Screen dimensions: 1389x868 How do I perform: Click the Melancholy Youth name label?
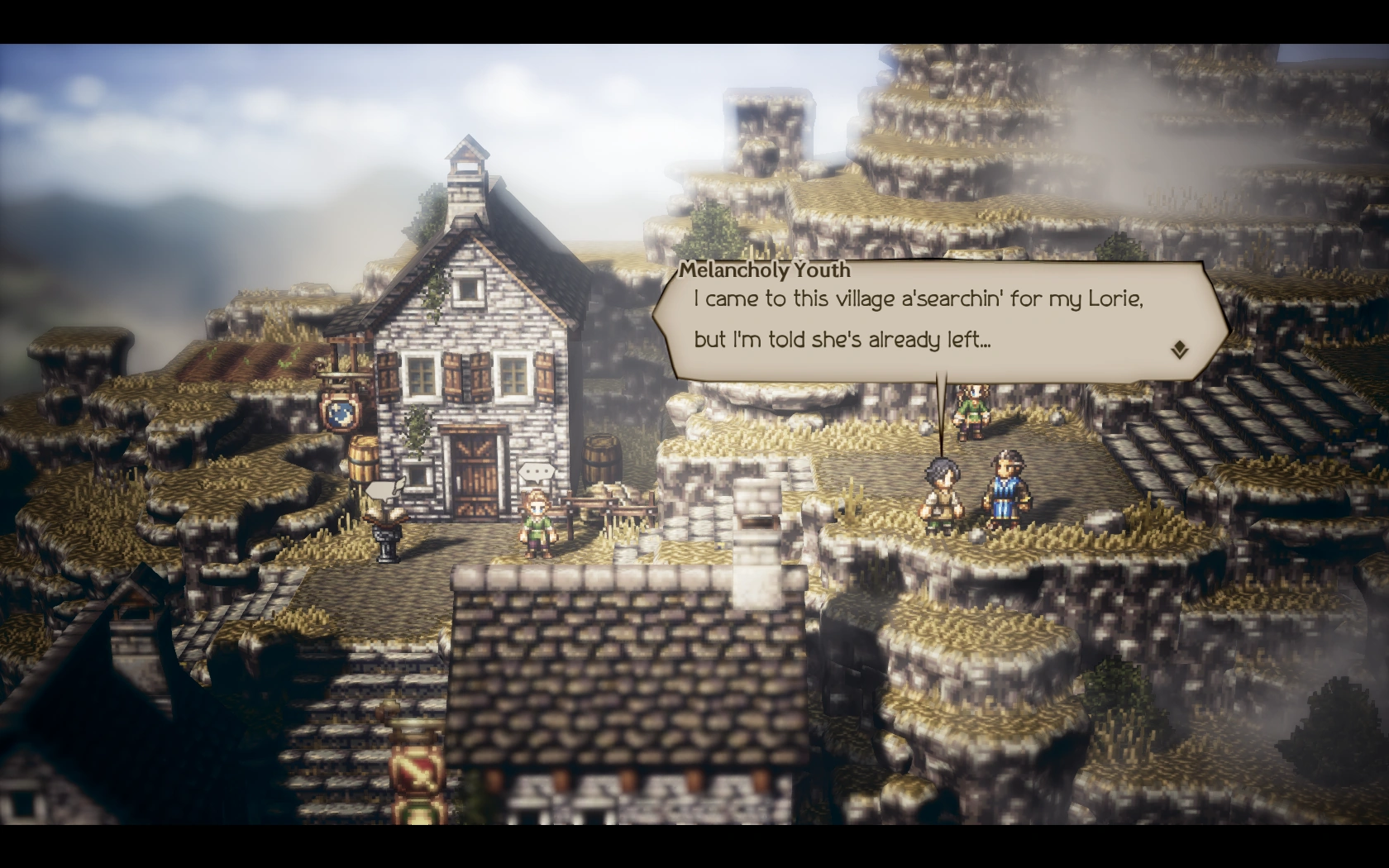click(765, 269)
